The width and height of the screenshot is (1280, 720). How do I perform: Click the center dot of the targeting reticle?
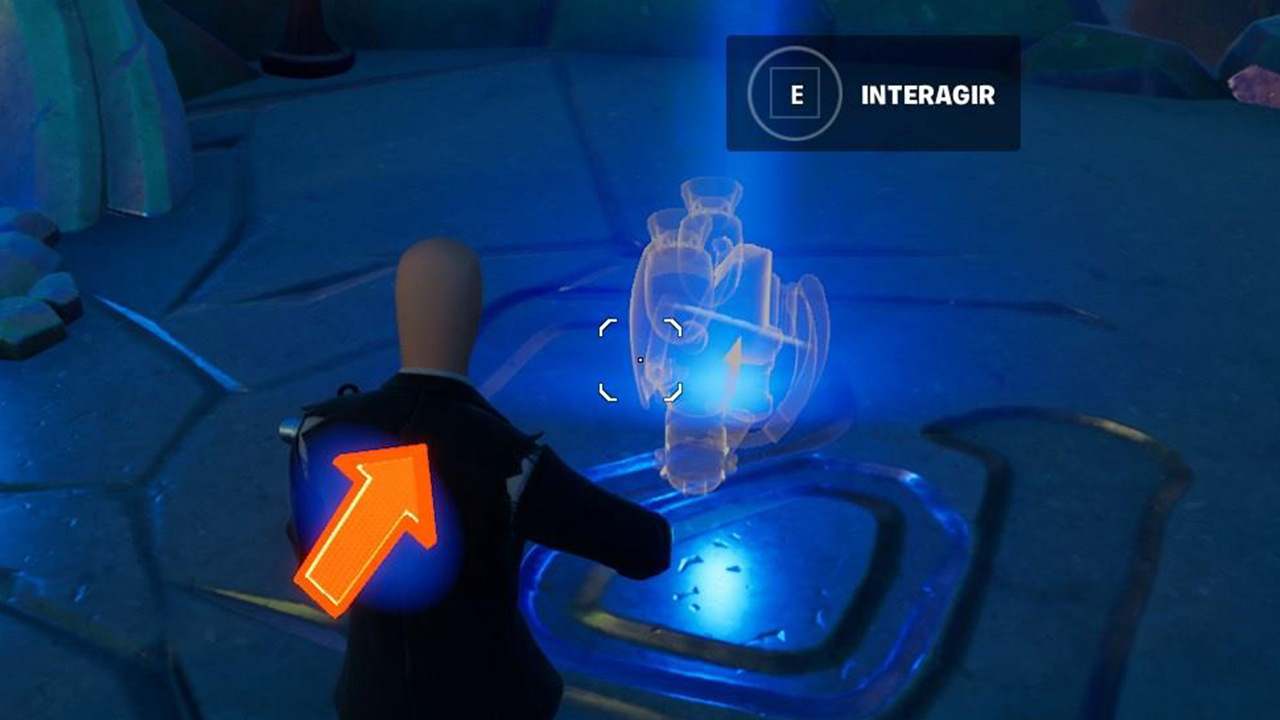pos(641,360)
